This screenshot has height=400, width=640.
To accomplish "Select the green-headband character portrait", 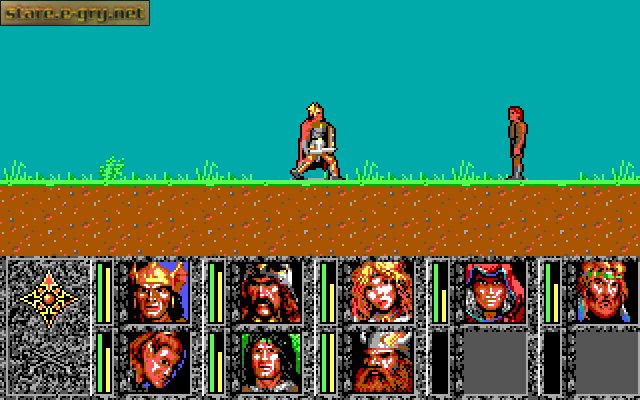I will pyautogui.click(x=606, y=290).
